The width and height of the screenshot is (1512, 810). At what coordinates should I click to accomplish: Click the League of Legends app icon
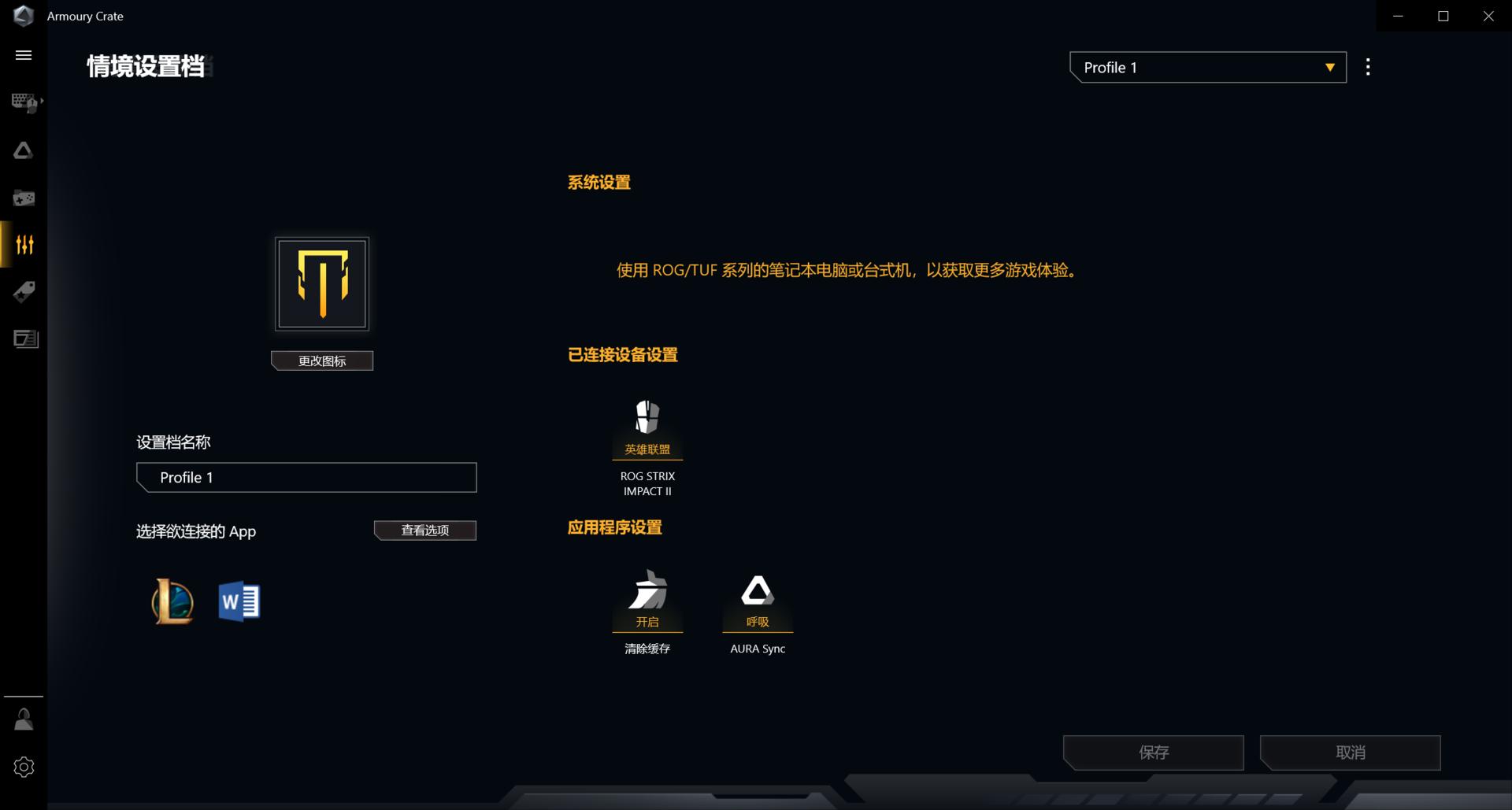172,601
